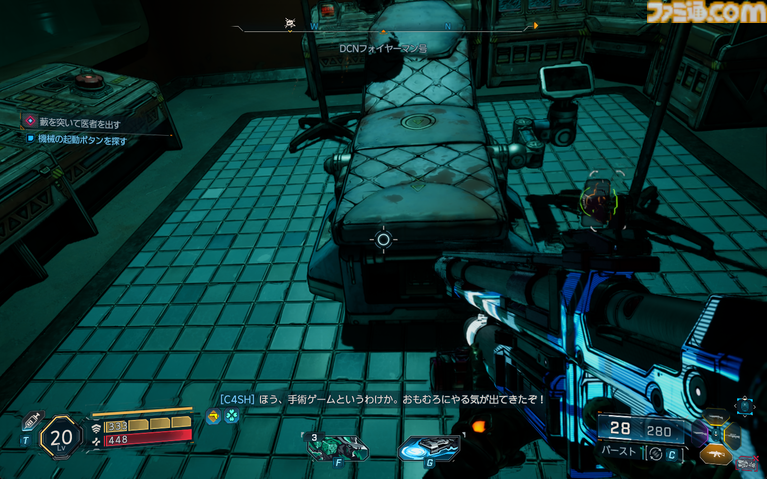Select the skull marker on the compass
Viewport: 767px width, 479px height.
coord(290,26)
